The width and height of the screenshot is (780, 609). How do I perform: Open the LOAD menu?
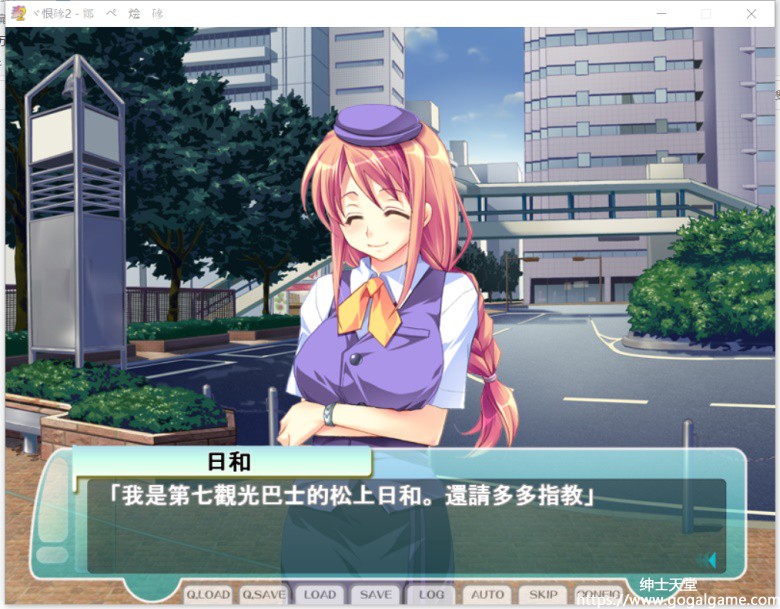pos(320,594)
